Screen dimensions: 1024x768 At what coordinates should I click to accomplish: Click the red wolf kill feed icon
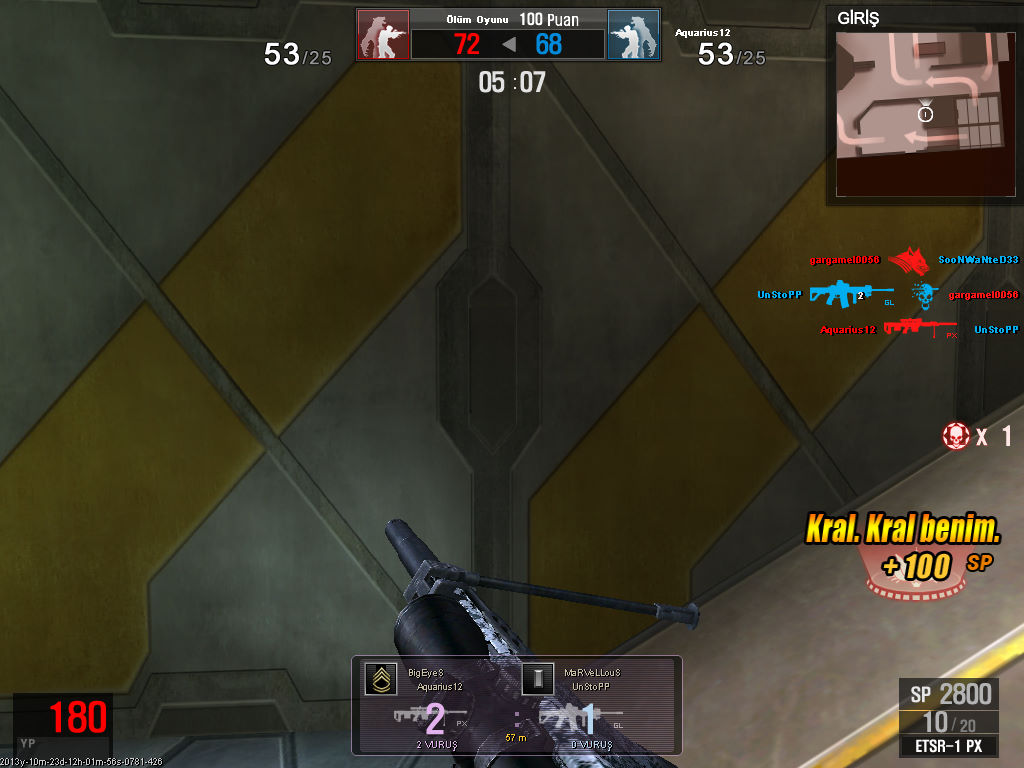point(908,260)
